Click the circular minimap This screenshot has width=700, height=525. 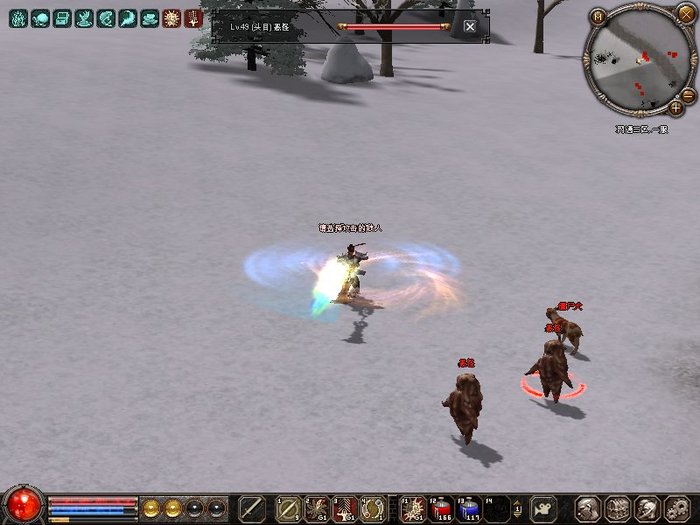pos(638,61)
